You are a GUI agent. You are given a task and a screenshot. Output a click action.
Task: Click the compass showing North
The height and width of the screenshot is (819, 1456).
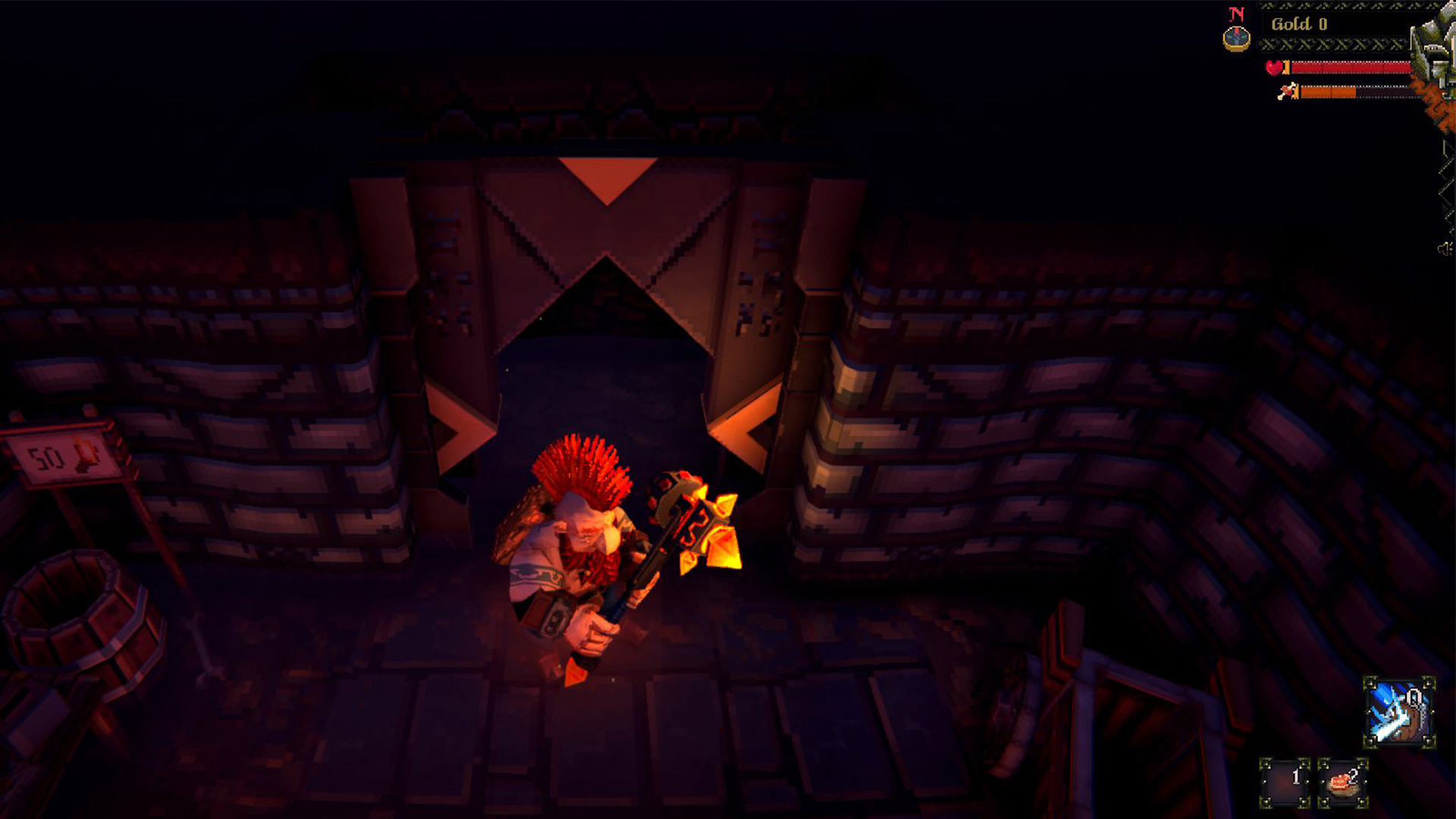point(1237,38)
